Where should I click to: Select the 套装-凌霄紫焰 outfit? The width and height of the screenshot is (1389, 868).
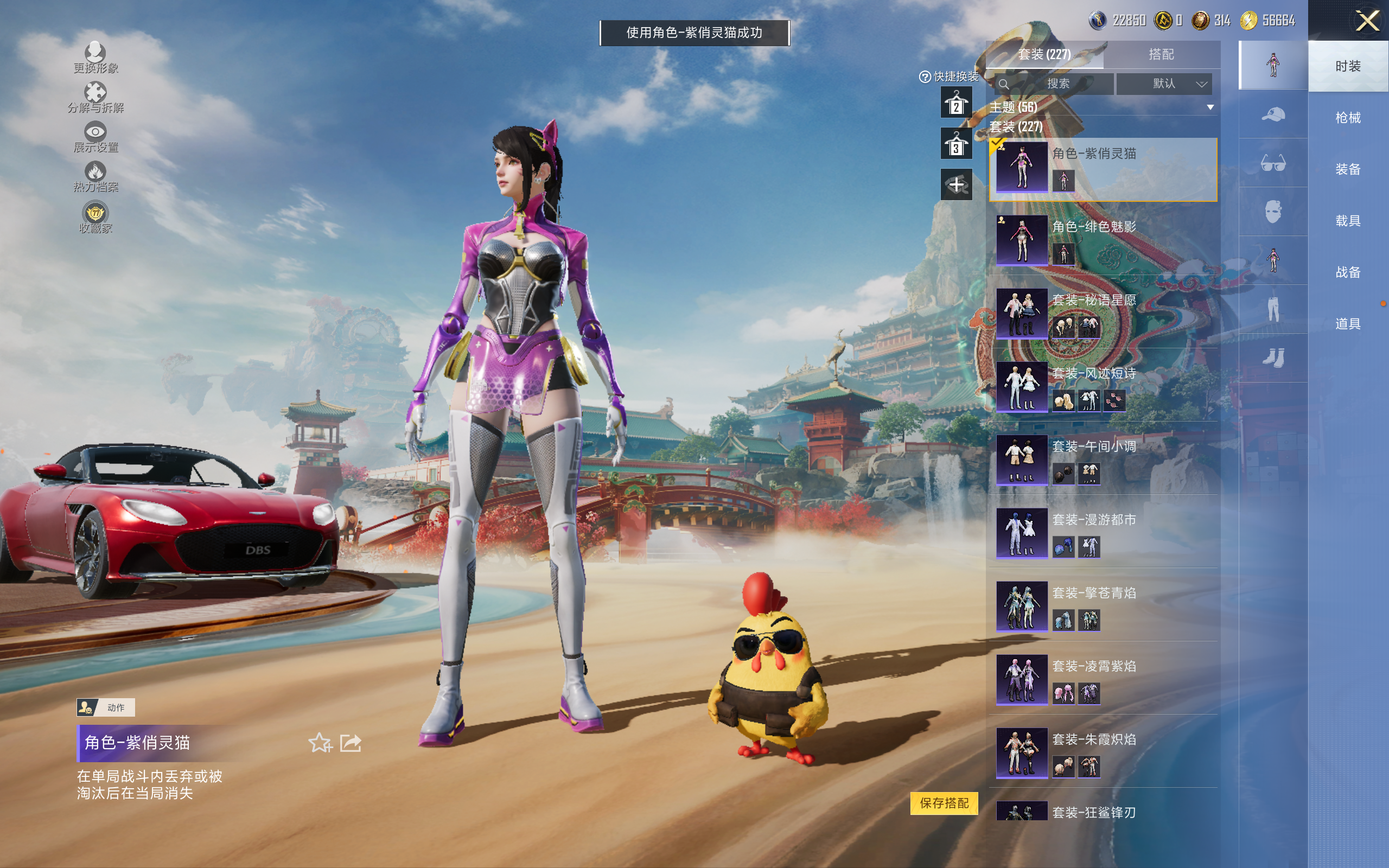pyautogui.click(x=1102, y=679)
